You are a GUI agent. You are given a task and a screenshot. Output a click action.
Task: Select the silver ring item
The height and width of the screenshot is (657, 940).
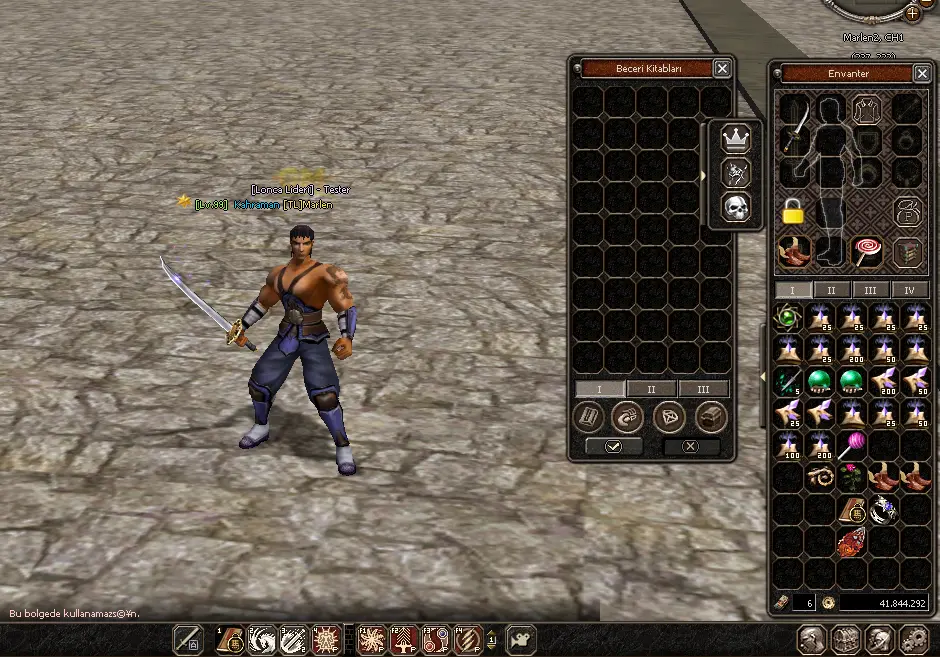883,510
